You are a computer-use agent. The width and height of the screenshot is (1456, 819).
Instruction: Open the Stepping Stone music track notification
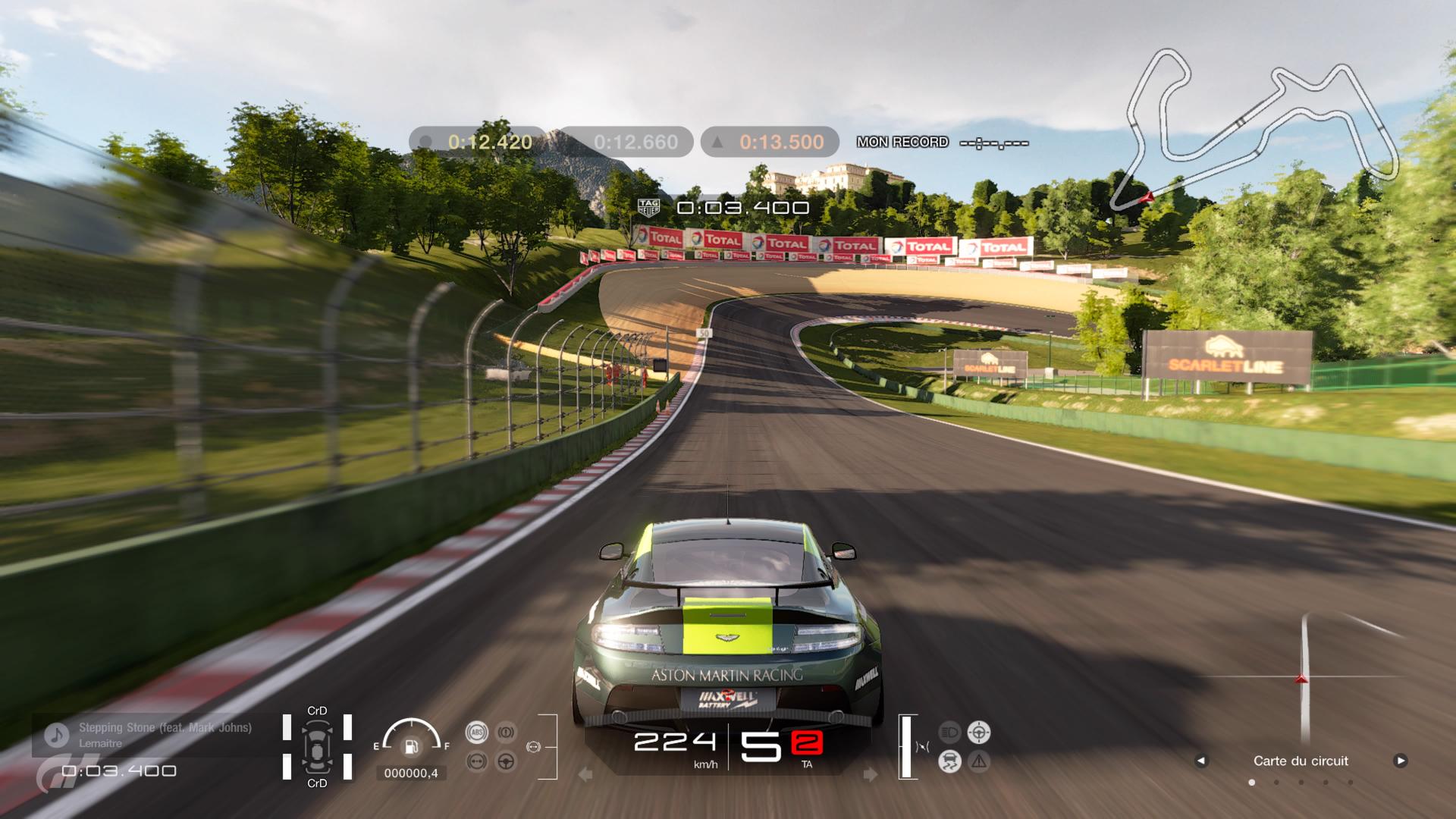(x=152, y=735)
